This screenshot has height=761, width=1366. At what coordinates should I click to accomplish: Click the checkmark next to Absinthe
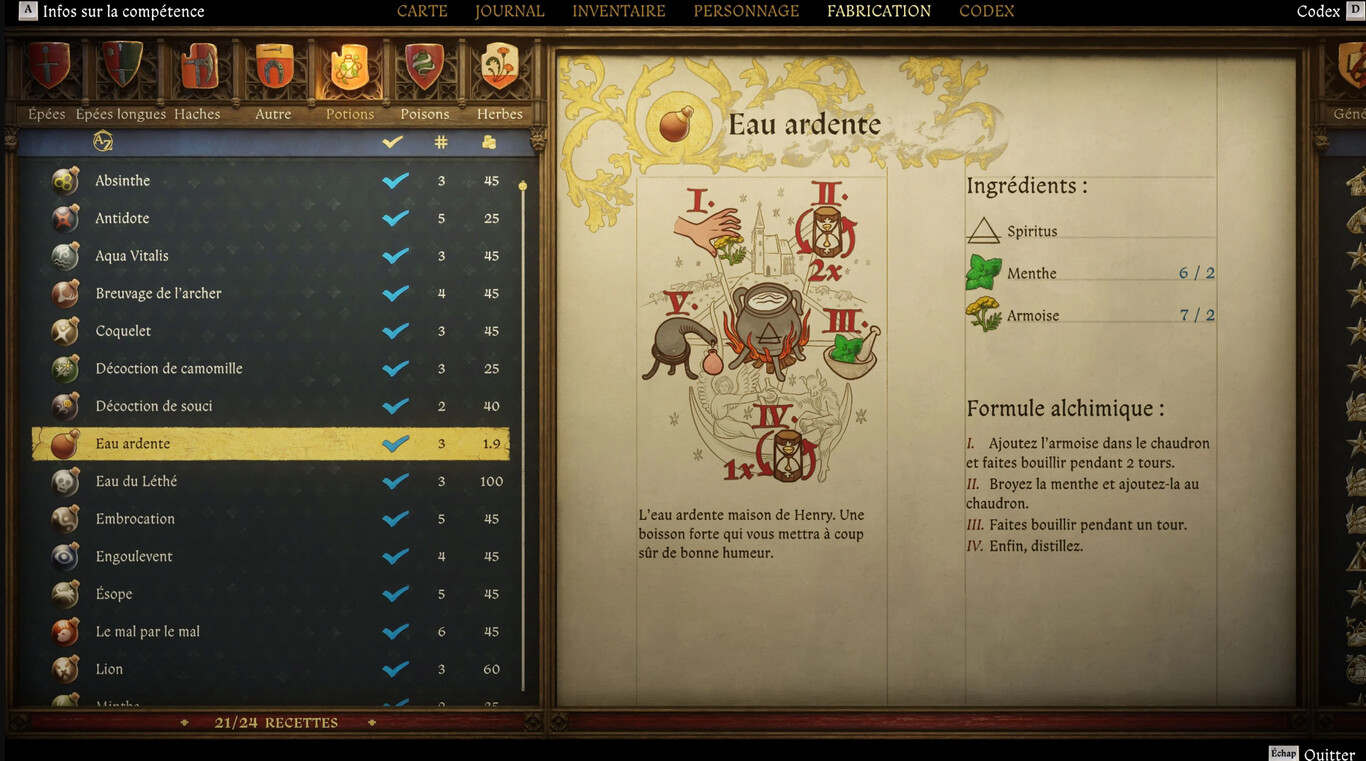pyautogui.click(x=394, y=180)
